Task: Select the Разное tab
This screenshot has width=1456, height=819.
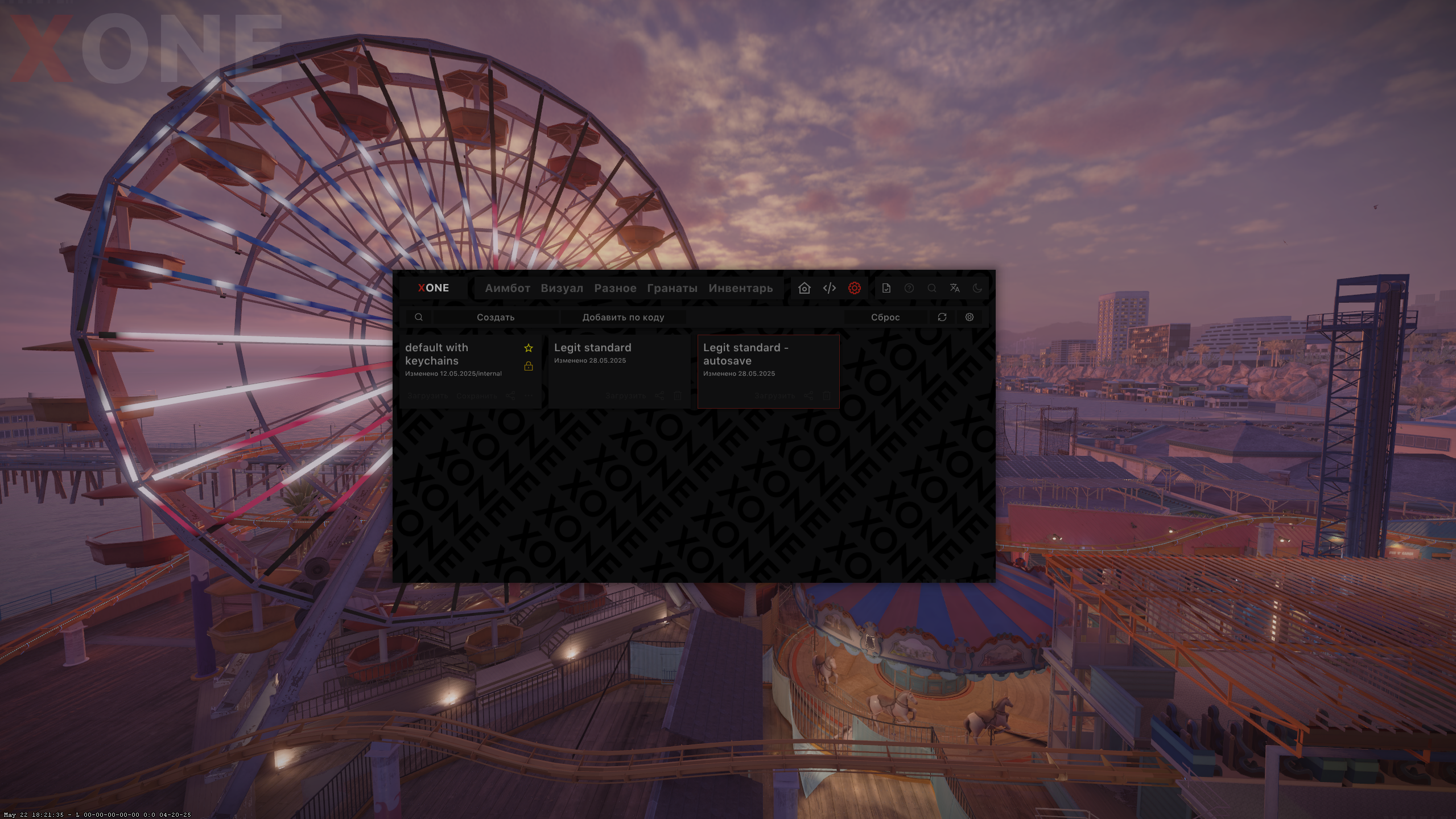Action: 615,288
